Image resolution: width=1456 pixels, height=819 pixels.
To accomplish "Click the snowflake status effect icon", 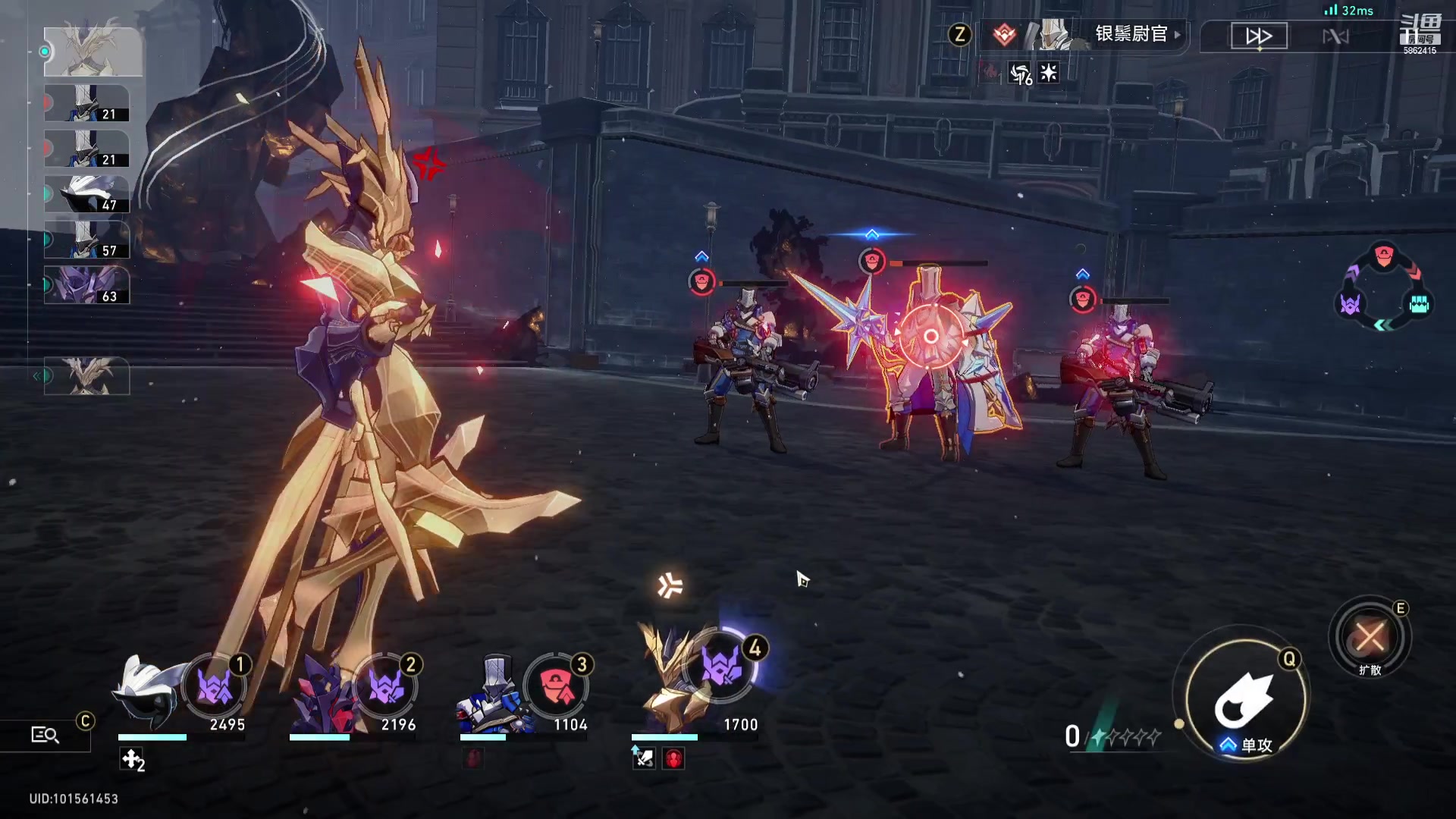I will point(1049,73).
